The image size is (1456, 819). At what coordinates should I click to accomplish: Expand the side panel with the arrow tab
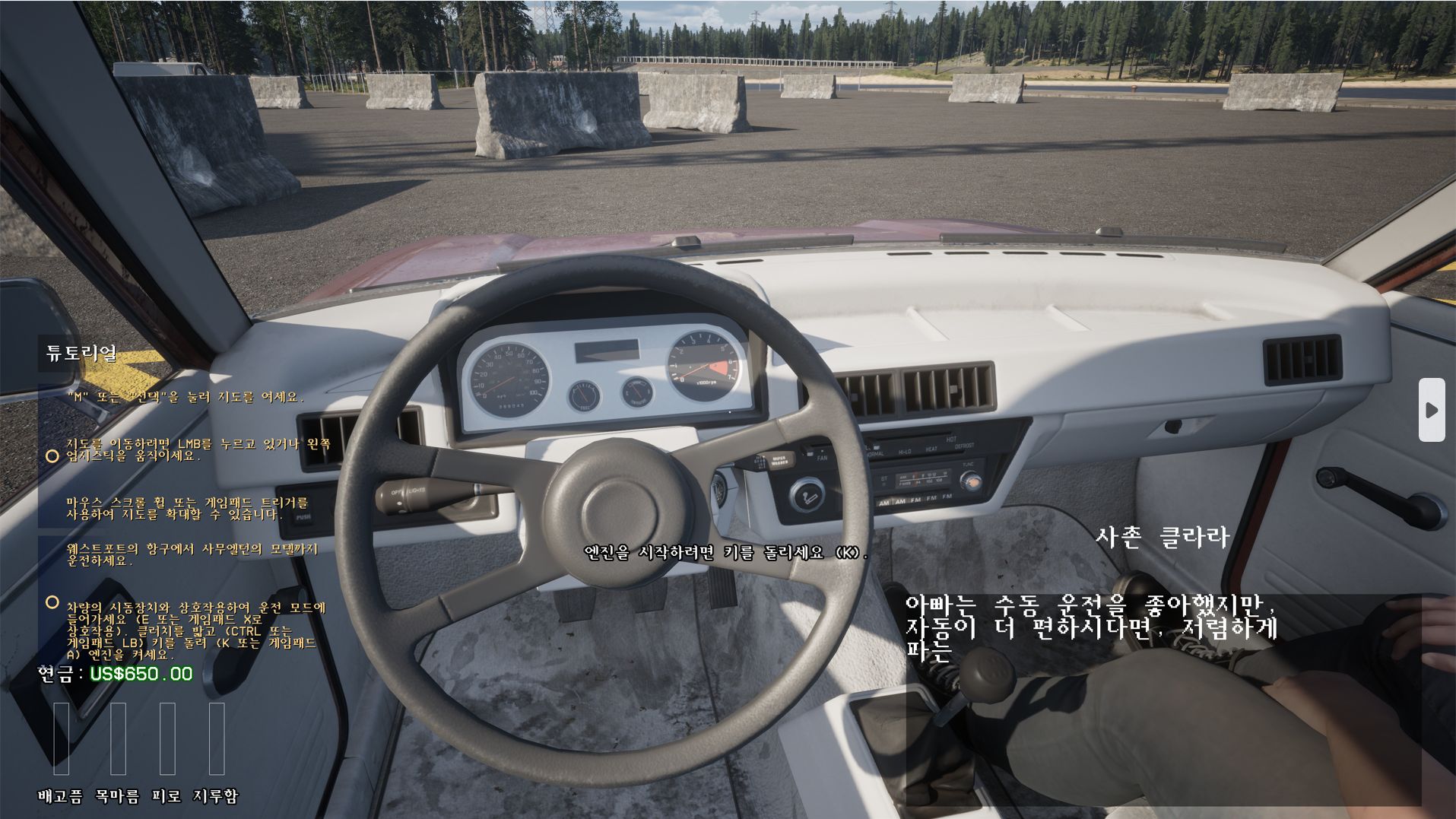1431,410
